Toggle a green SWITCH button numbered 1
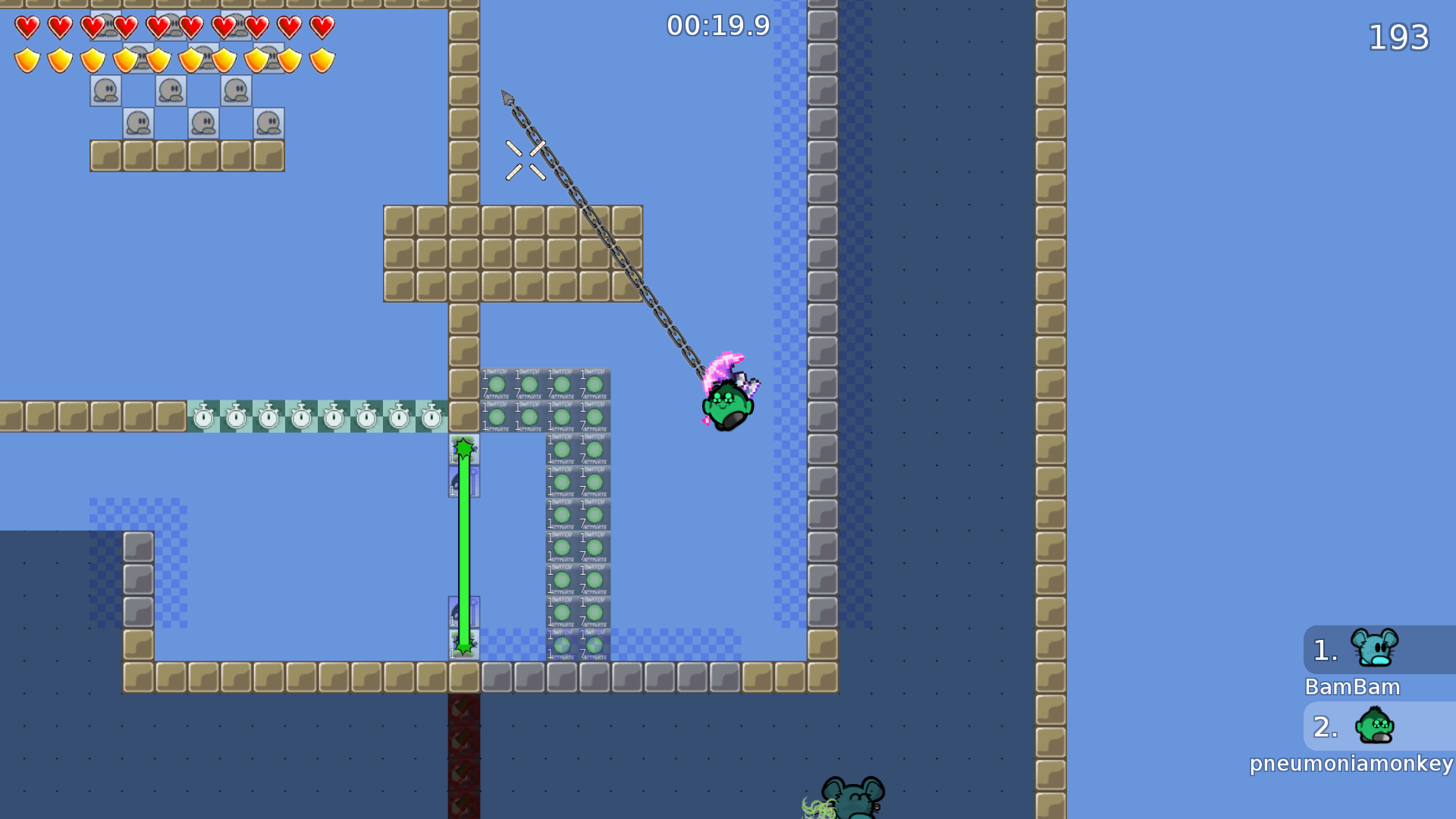 click(x=497, y=385)
